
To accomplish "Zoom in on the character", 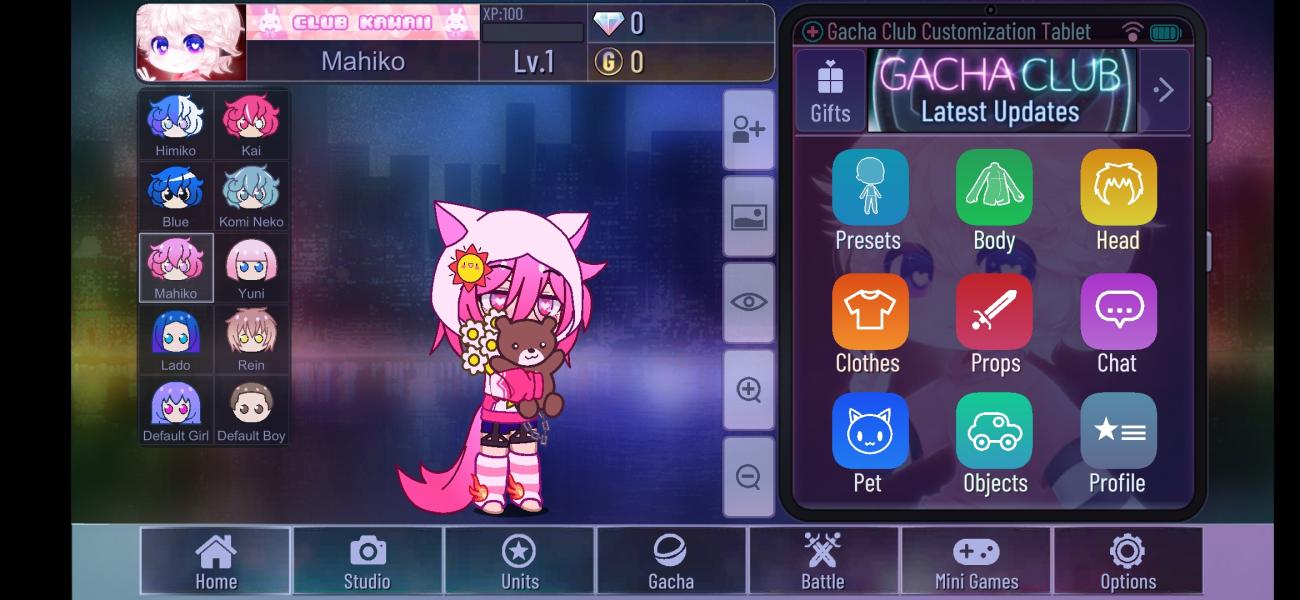I will (748, 390).
